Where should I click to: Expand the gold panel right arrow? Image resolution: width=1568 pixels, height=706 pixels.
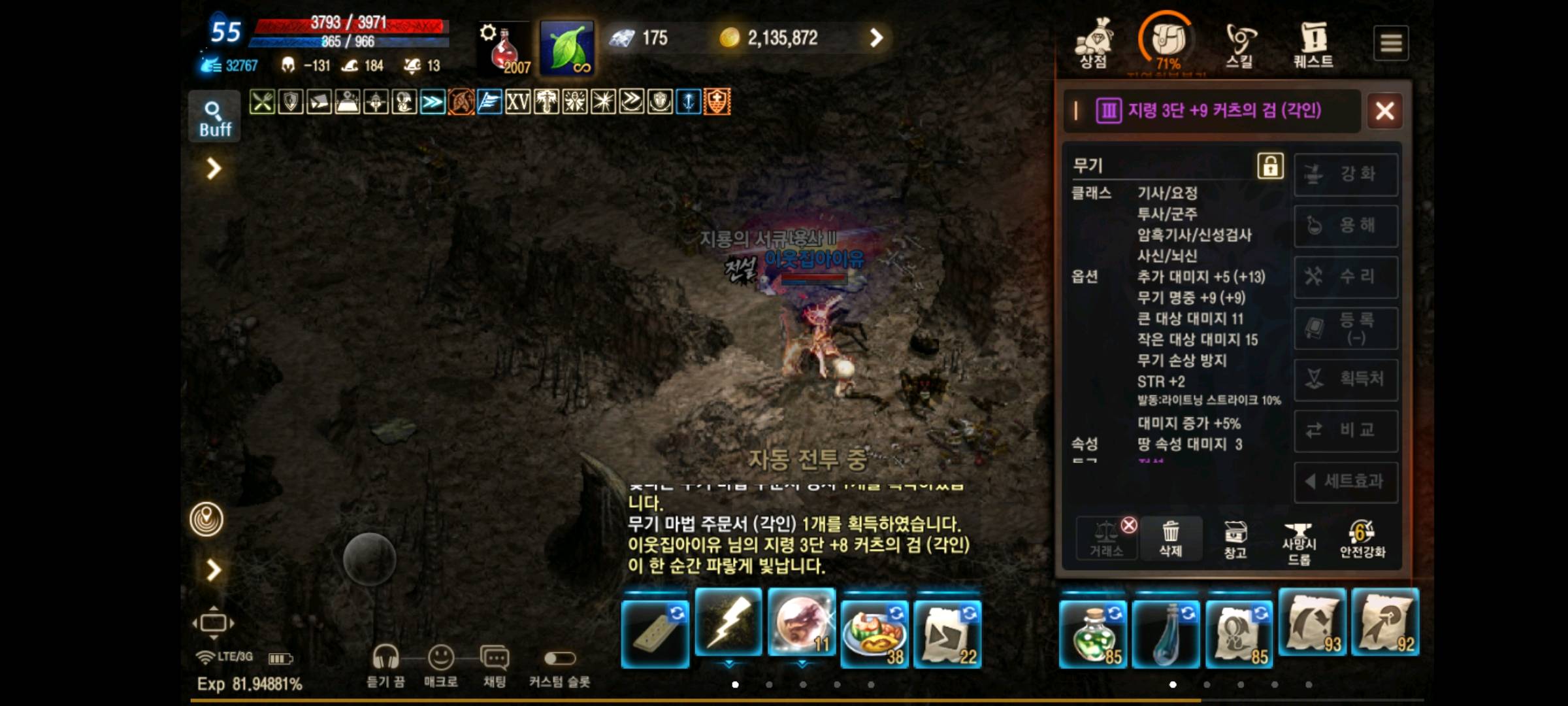(875, 37)
